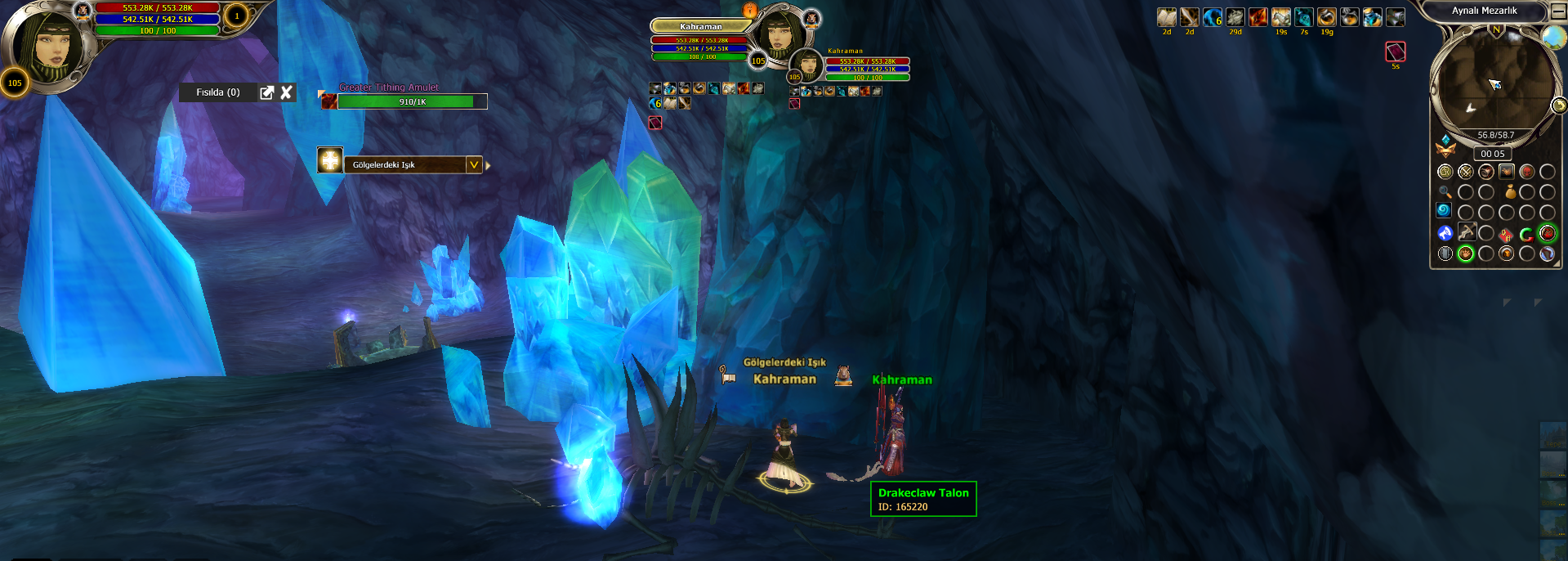Minimize the Aynalı Mezarlık minimap panel

coord(1558,11)
